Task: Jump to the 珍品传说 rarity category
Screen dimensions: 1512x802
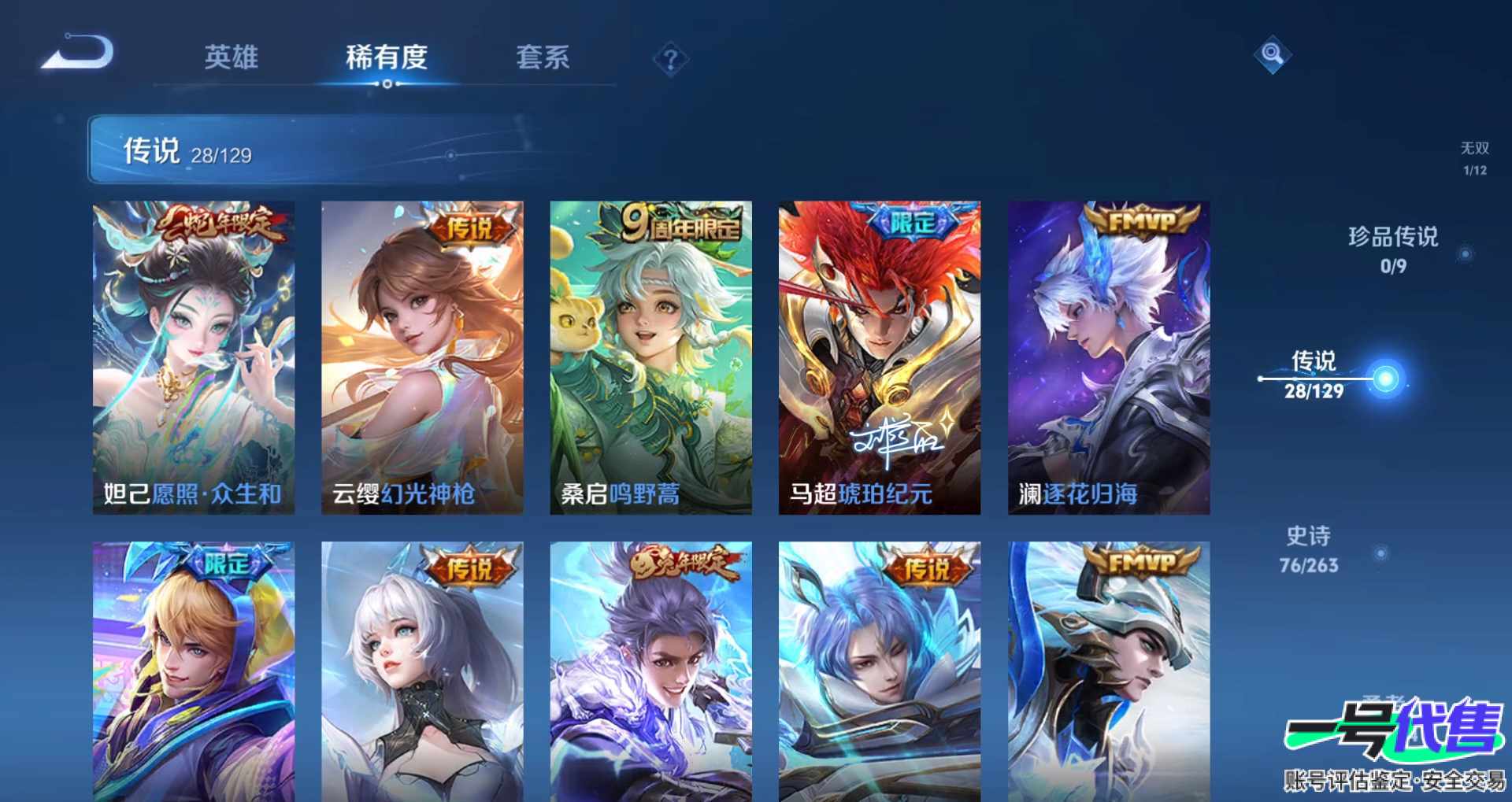Action: pos(1392,249)
